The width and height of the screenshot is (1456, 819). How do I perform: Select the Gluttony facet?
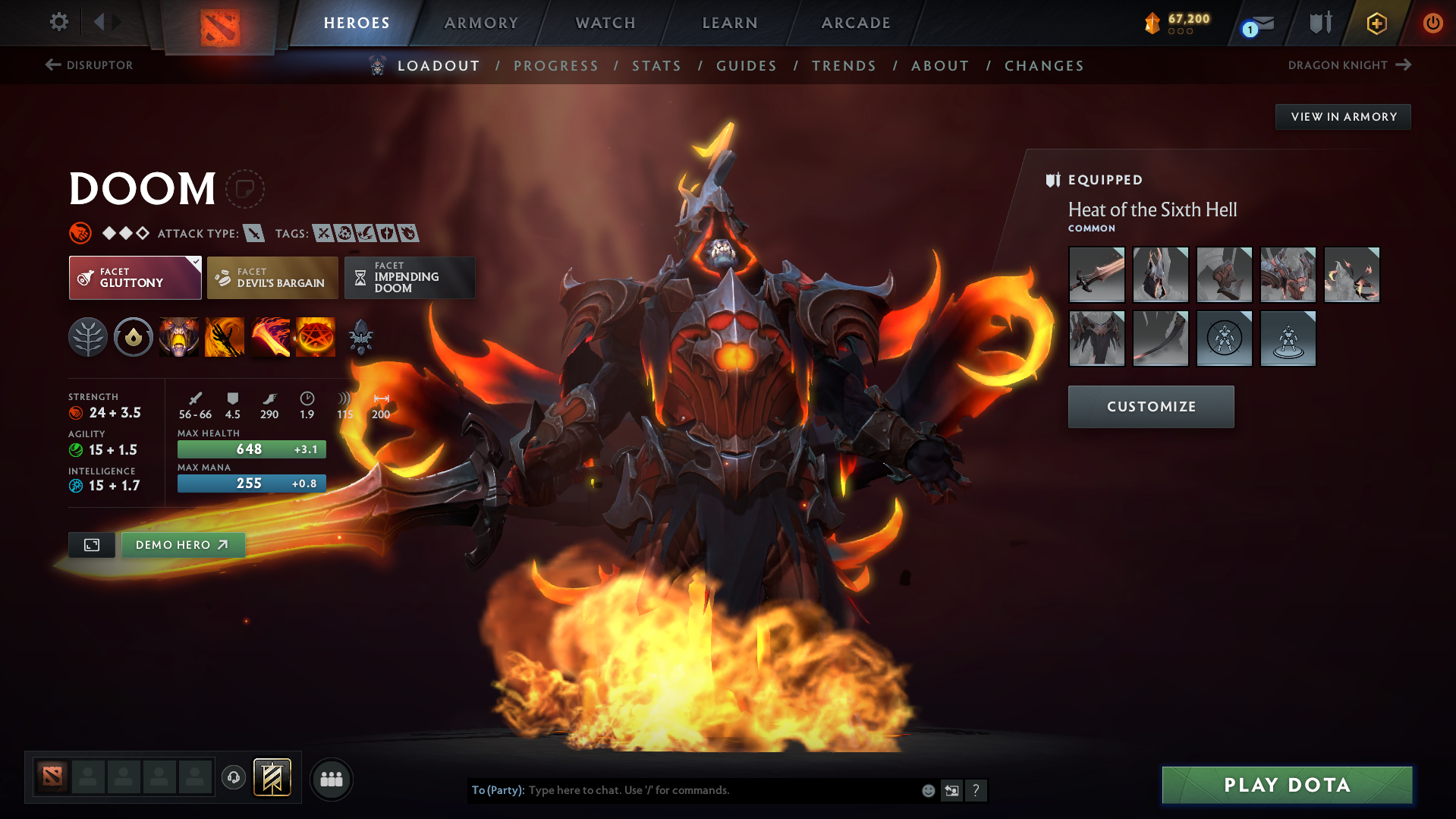click(x=135, y=278)
